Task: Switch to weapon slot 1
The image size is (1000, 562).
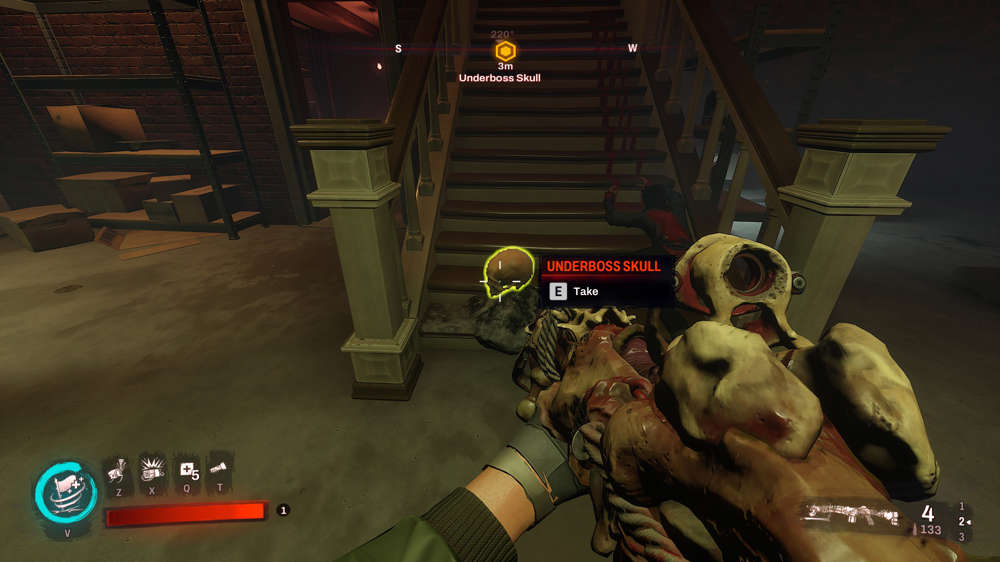Action: click(962, 507)
